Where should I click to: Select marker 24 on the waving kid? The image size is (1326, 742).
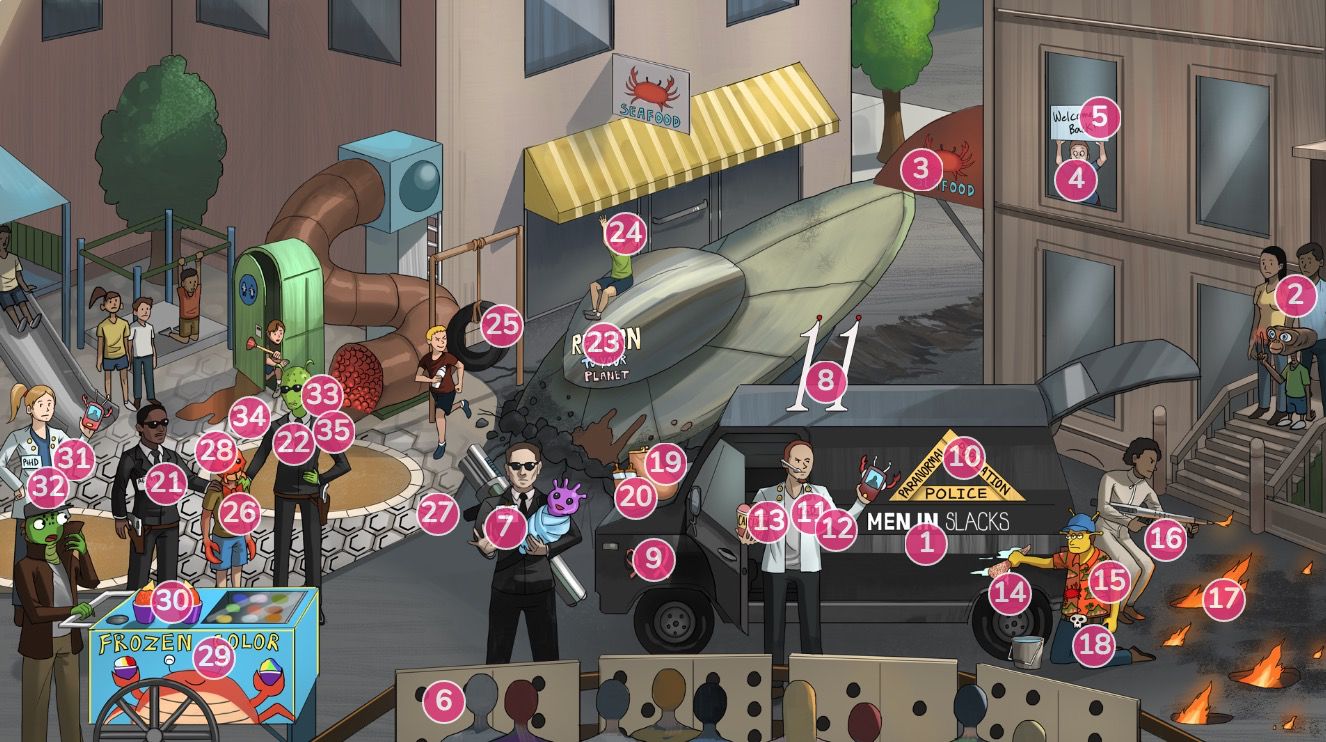625,233
